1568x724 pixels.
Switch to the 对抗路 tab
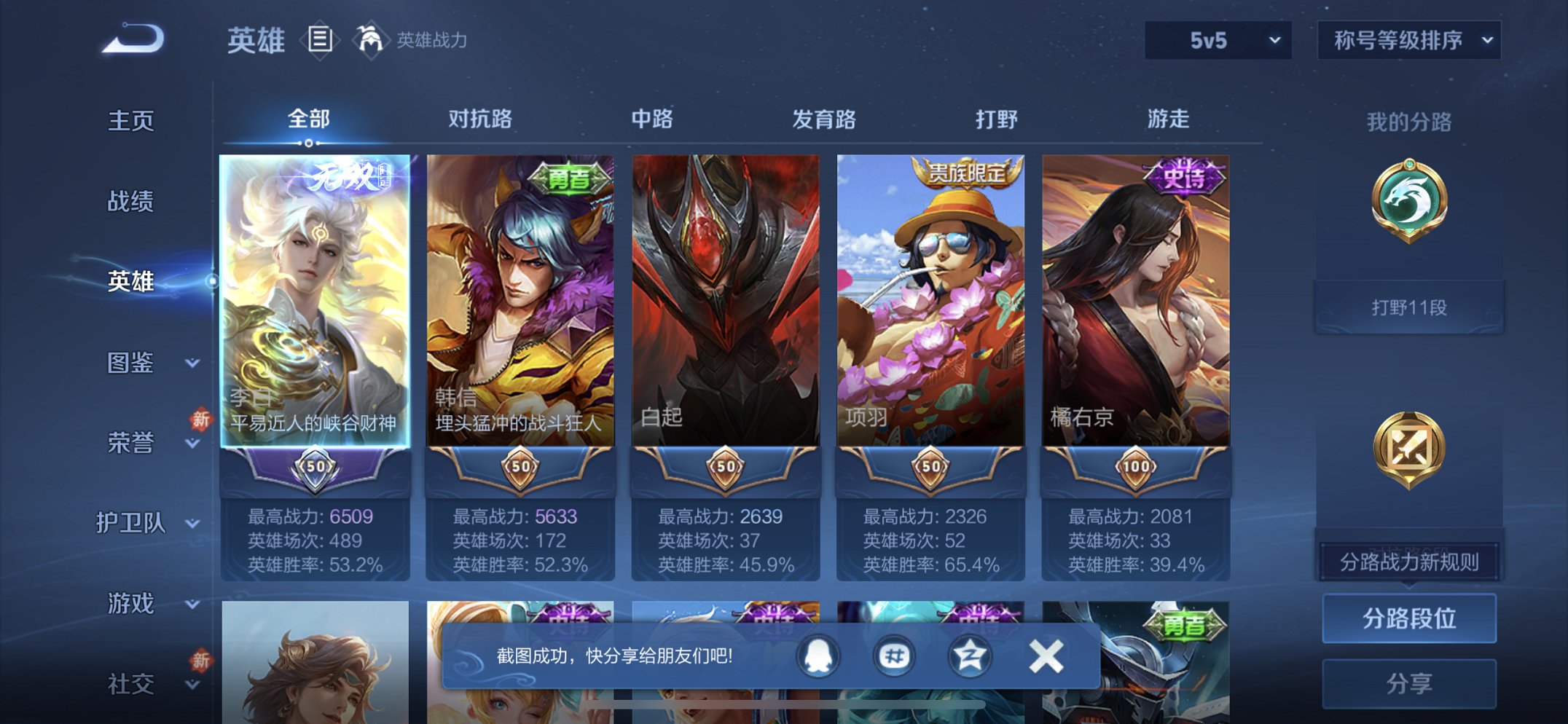point(481,119)
